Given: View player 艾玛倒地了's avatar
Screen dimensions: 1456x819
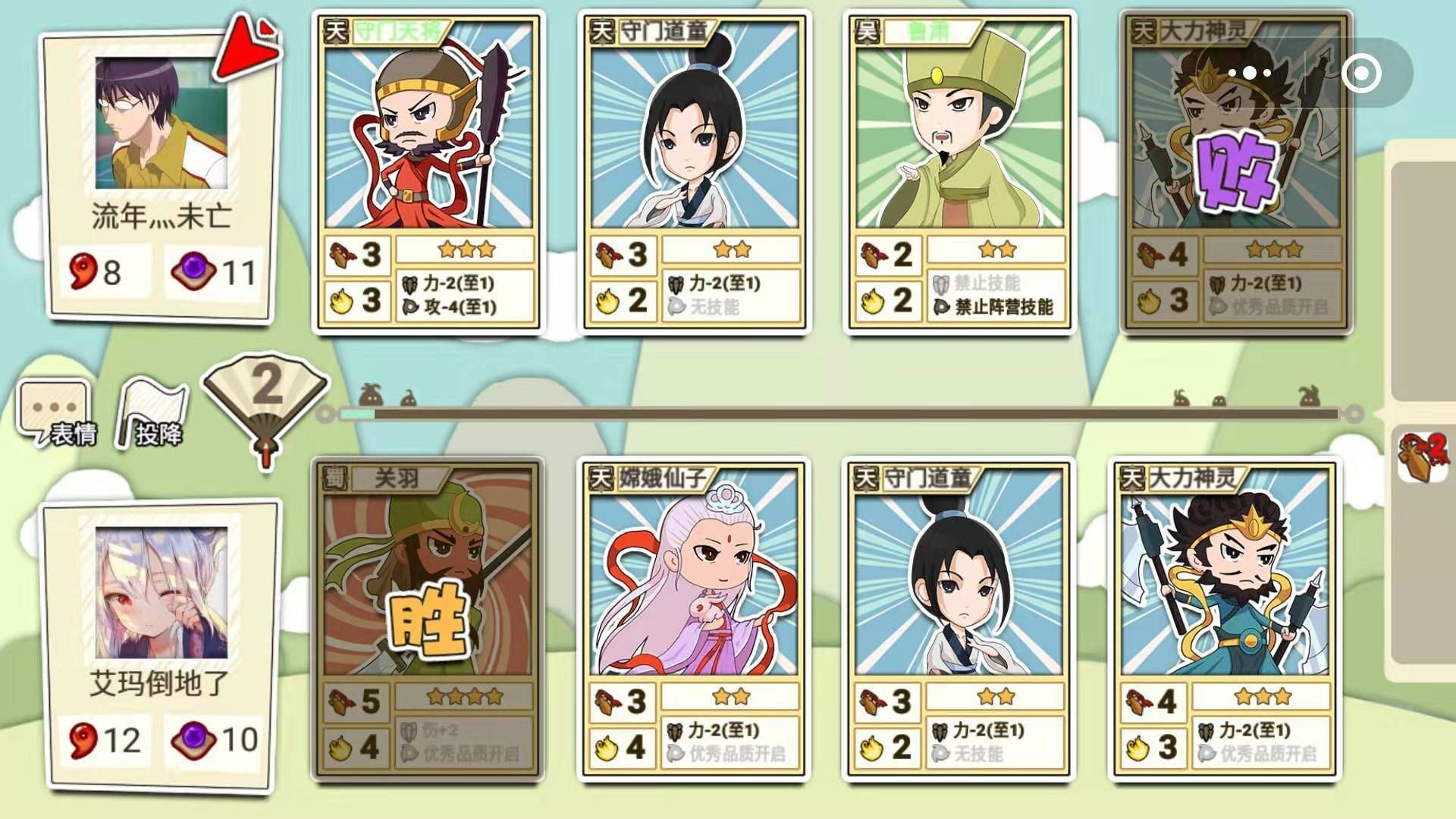Looking at the screenshot, I should tap(161, 593).
